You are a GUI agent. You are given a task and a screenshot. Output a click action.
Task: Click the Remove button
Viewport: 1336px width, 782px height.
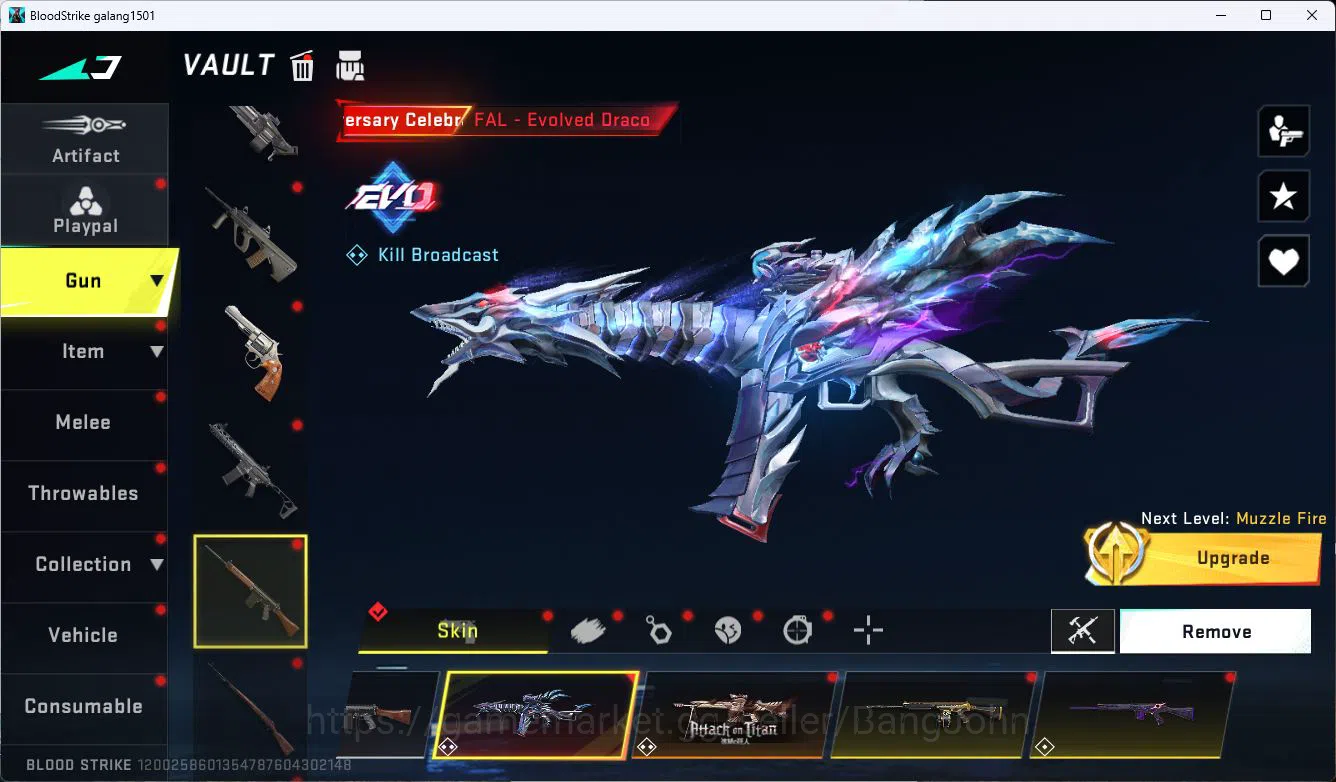pyautogui.click(x=1215, y=631)
